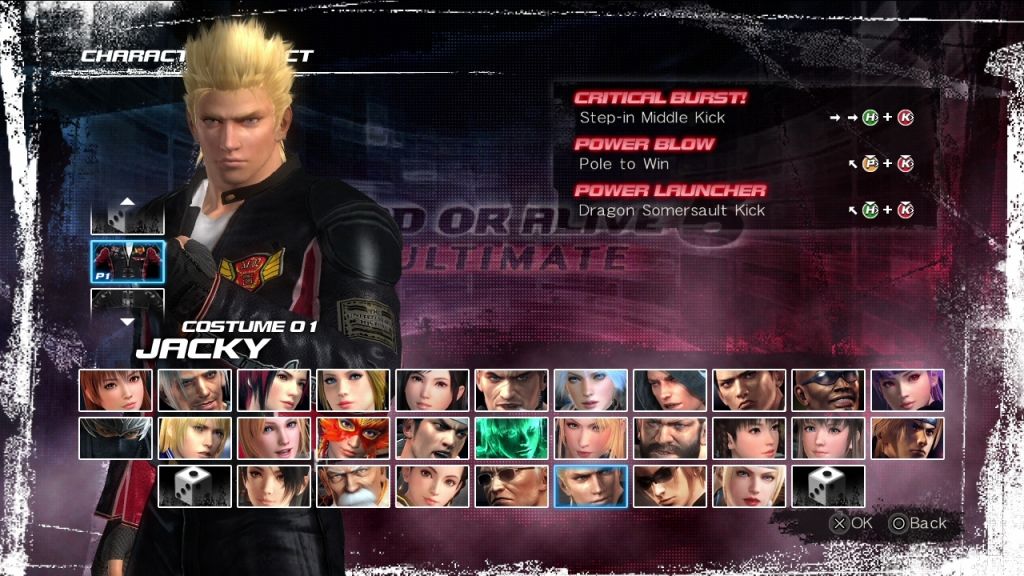Viewport: 1024px width, 576px height.
Task: Choose the masked ninja with silver hair
Action: [x=115, y=438]
